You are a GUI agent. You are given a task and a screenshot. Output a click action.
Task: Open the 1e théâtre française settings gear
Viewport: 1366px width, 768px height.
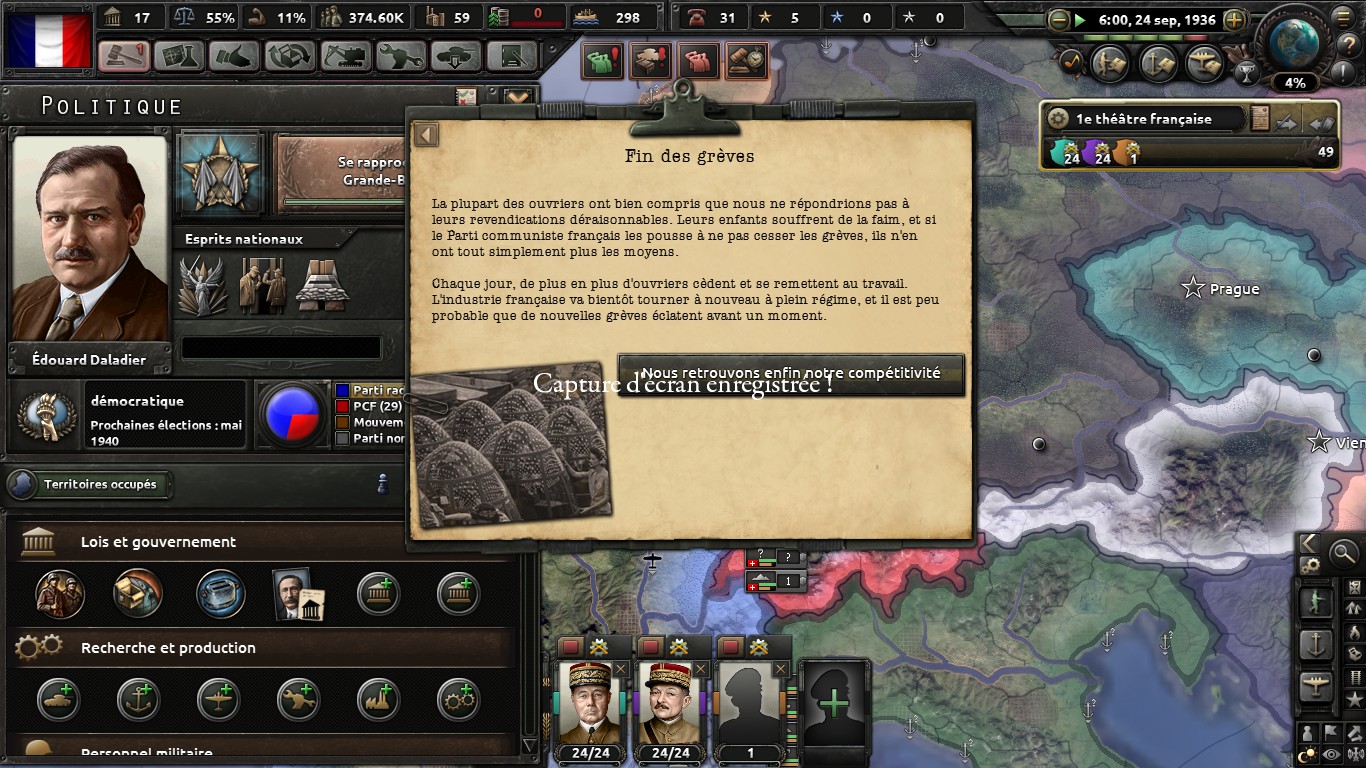(x=1058, y=119)
